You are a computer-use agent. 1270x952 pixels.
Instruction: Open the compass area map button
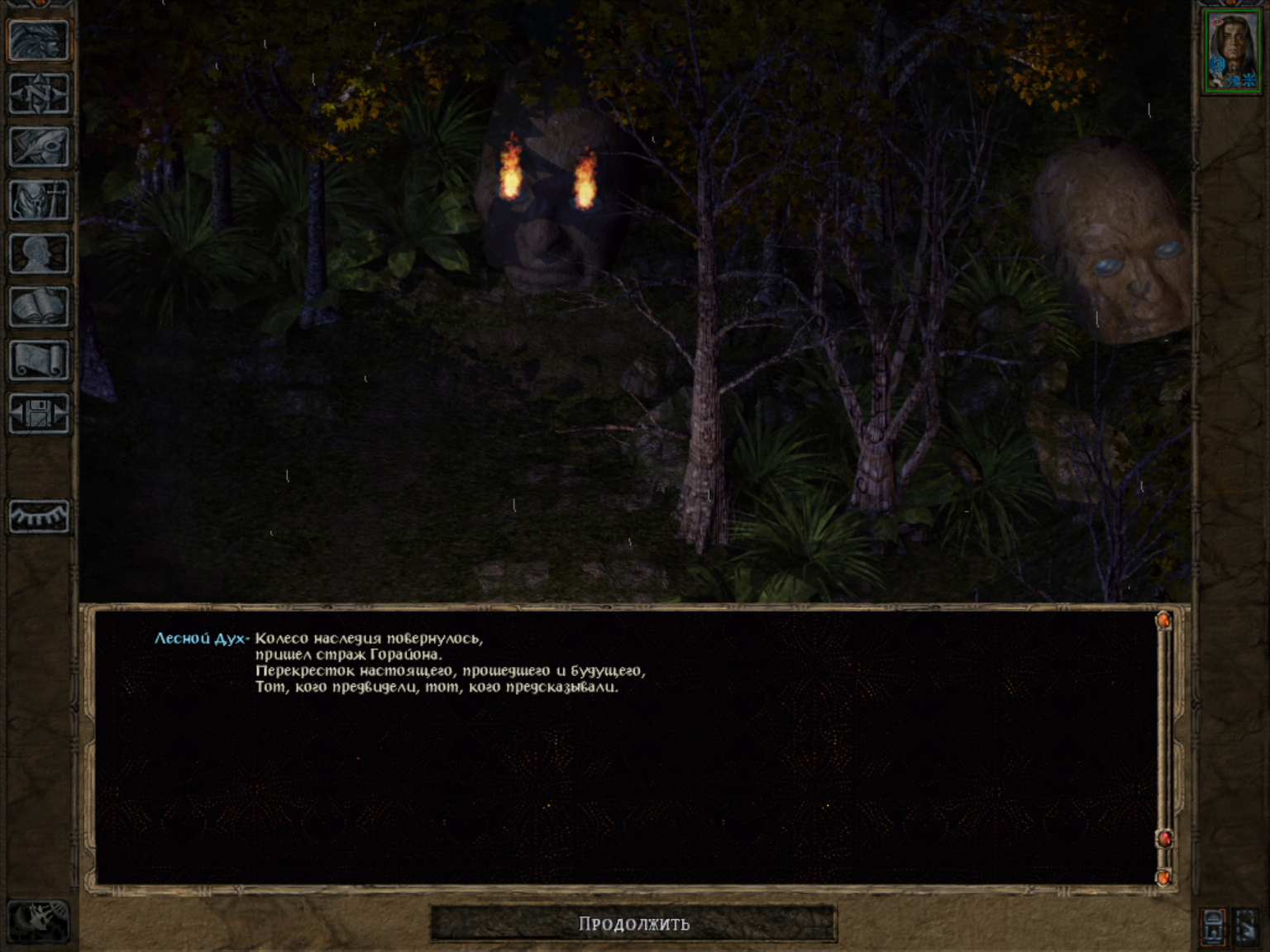click(38, 93)
